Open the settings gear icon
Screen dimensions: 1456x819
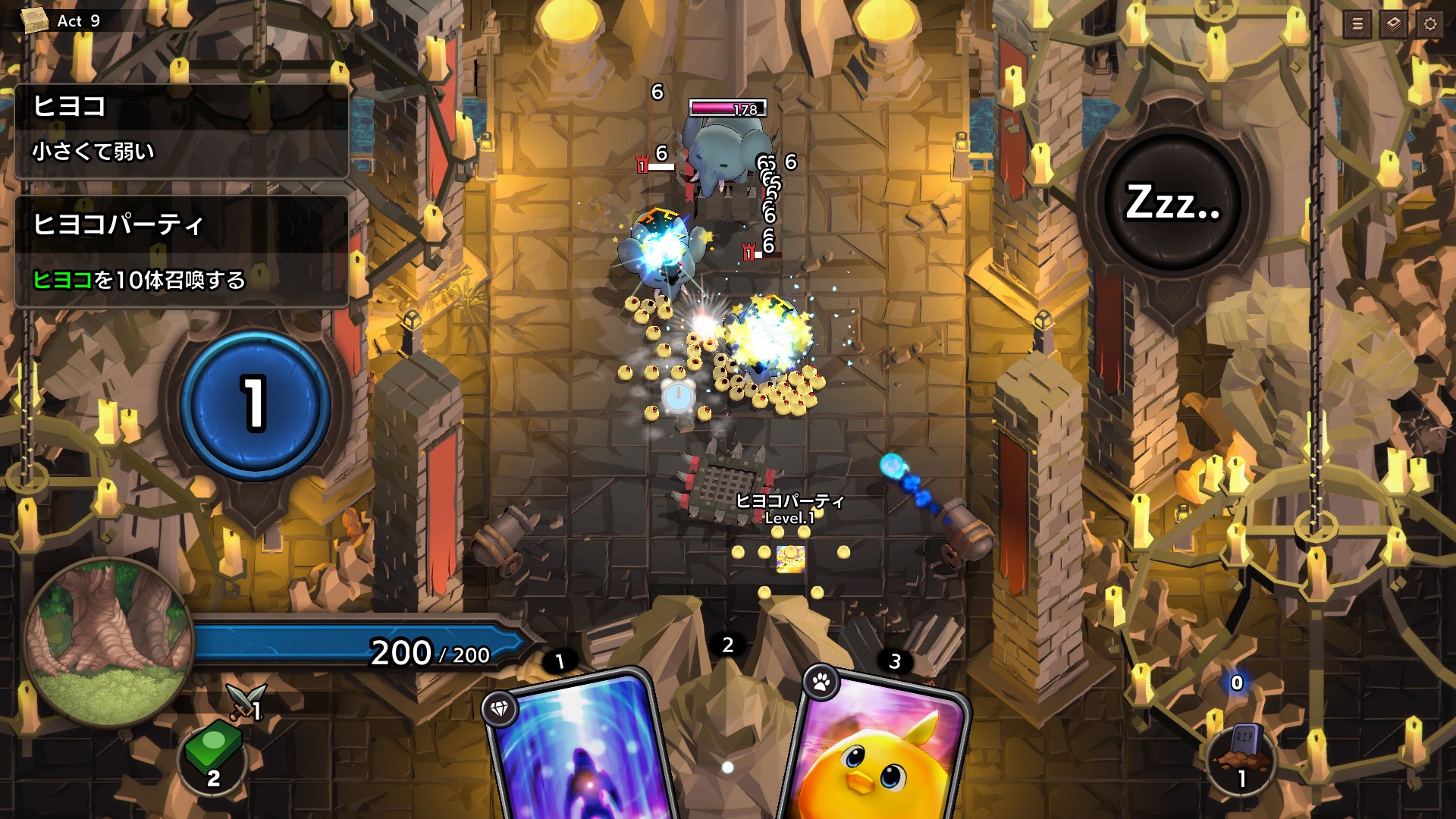click(x=1430, y=24)
